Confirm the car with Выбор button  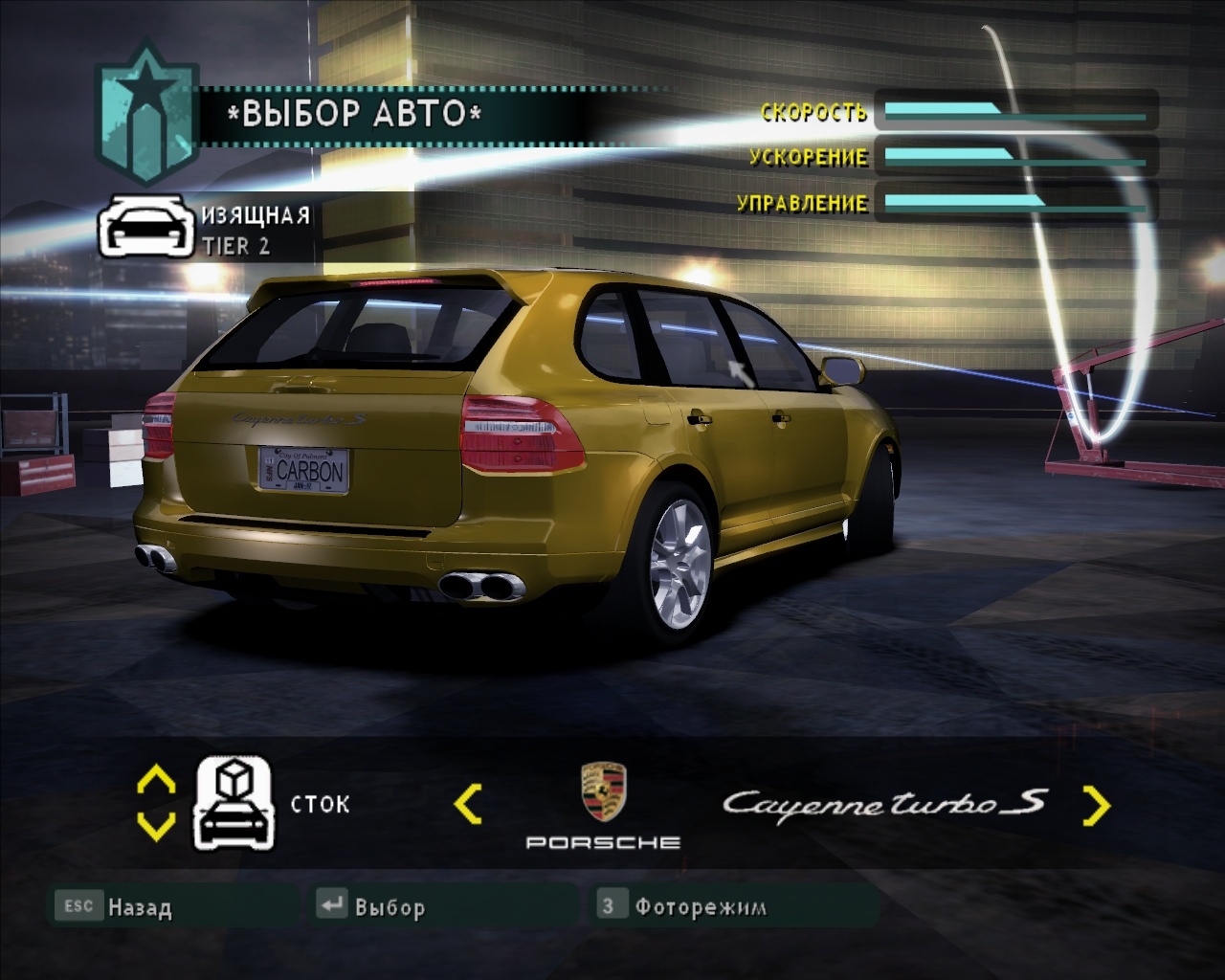373,906
